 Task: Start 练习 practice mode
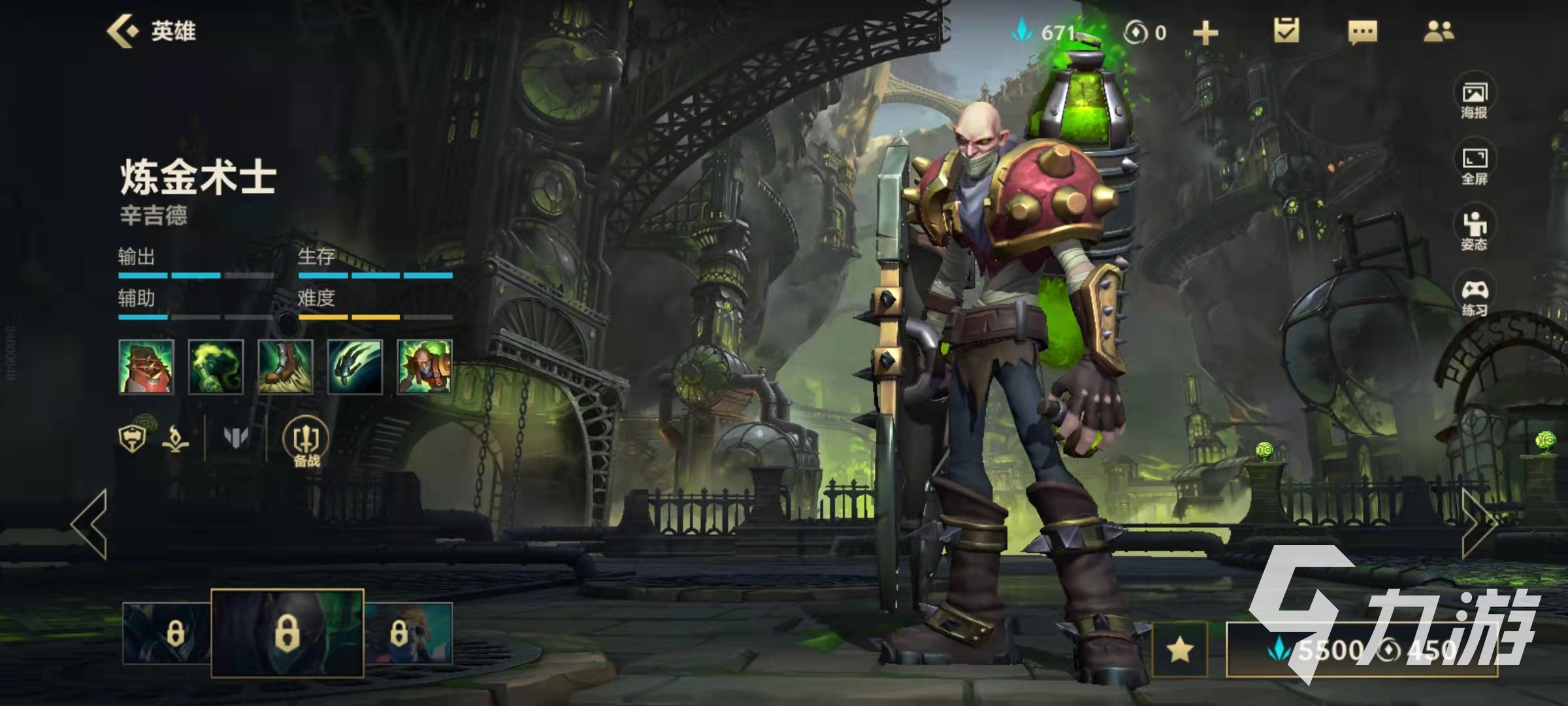pyautogui.click(x=1474, y=297)
